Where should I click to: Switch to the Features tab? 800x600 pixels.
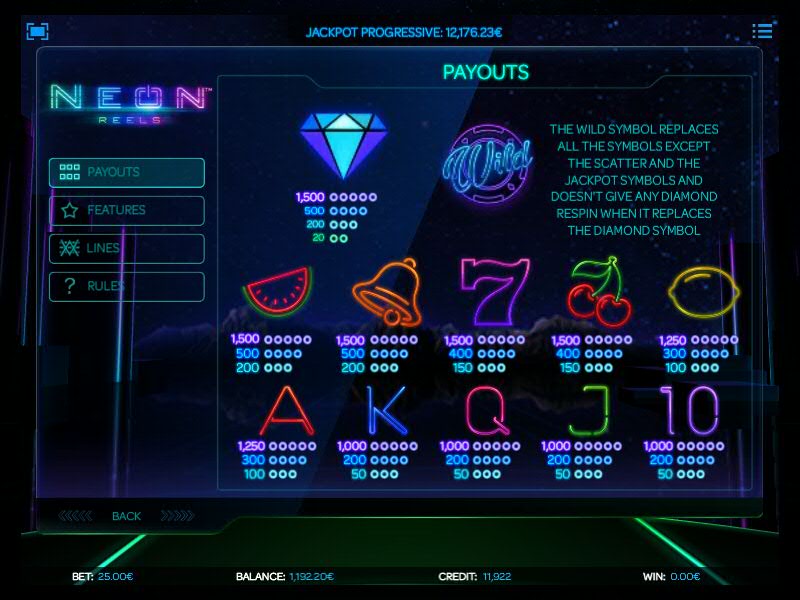[126, 210]
